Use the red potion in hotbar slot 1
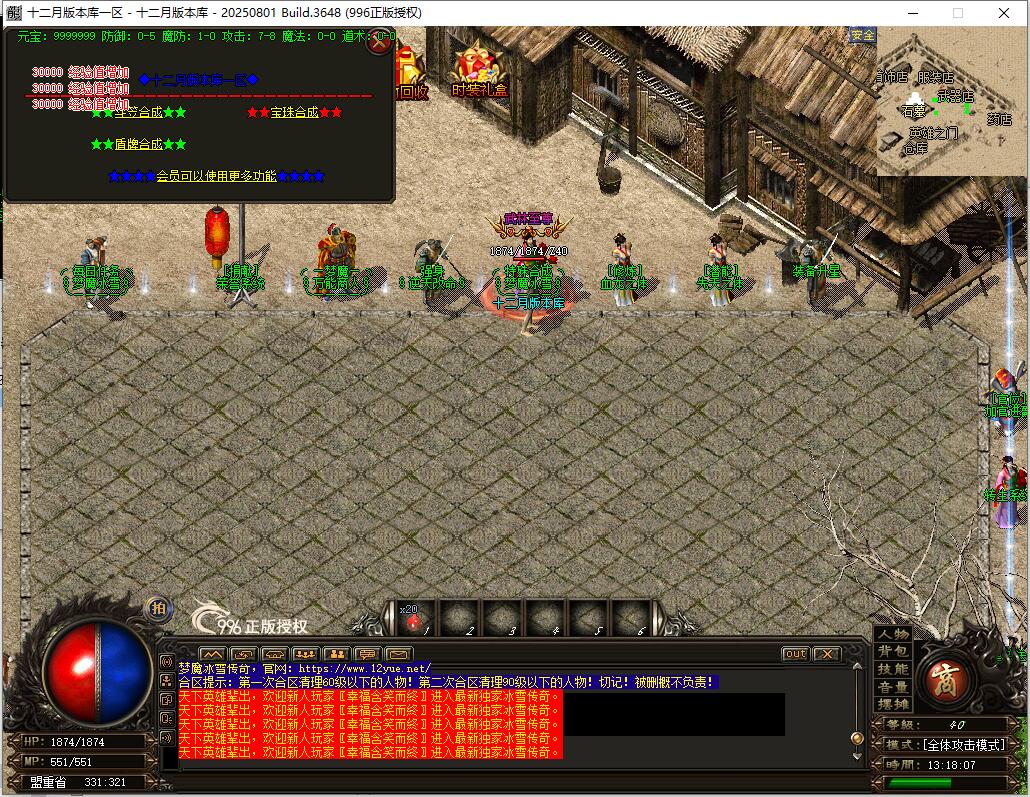The height and width of the screenshot is (797, 1030). [x=413, y=621]
